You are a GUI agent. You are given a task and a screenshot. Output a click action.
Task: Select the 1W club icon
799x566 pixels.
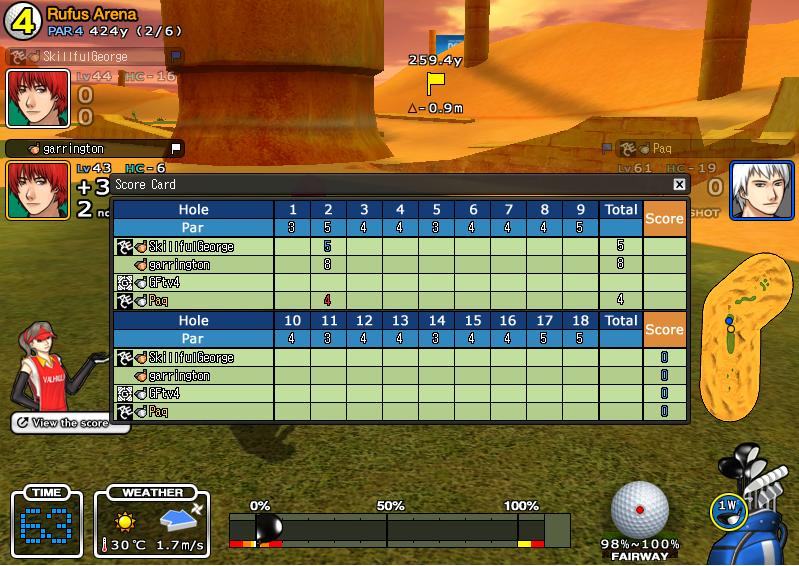click(727, 508)
